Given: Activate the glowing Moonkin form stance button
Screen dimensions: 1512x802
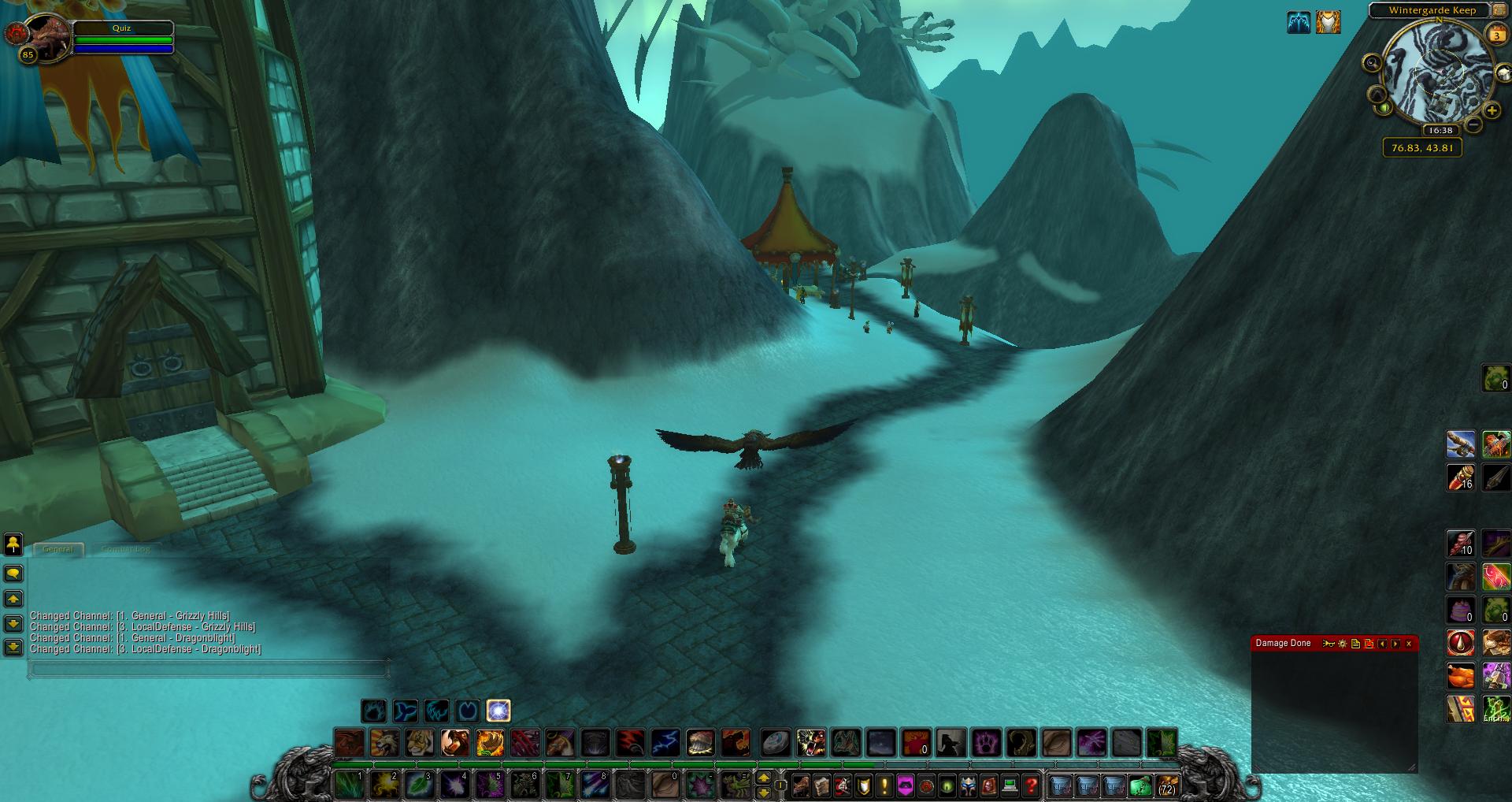Looking at the screenshot, I should (x=498, y=711).
